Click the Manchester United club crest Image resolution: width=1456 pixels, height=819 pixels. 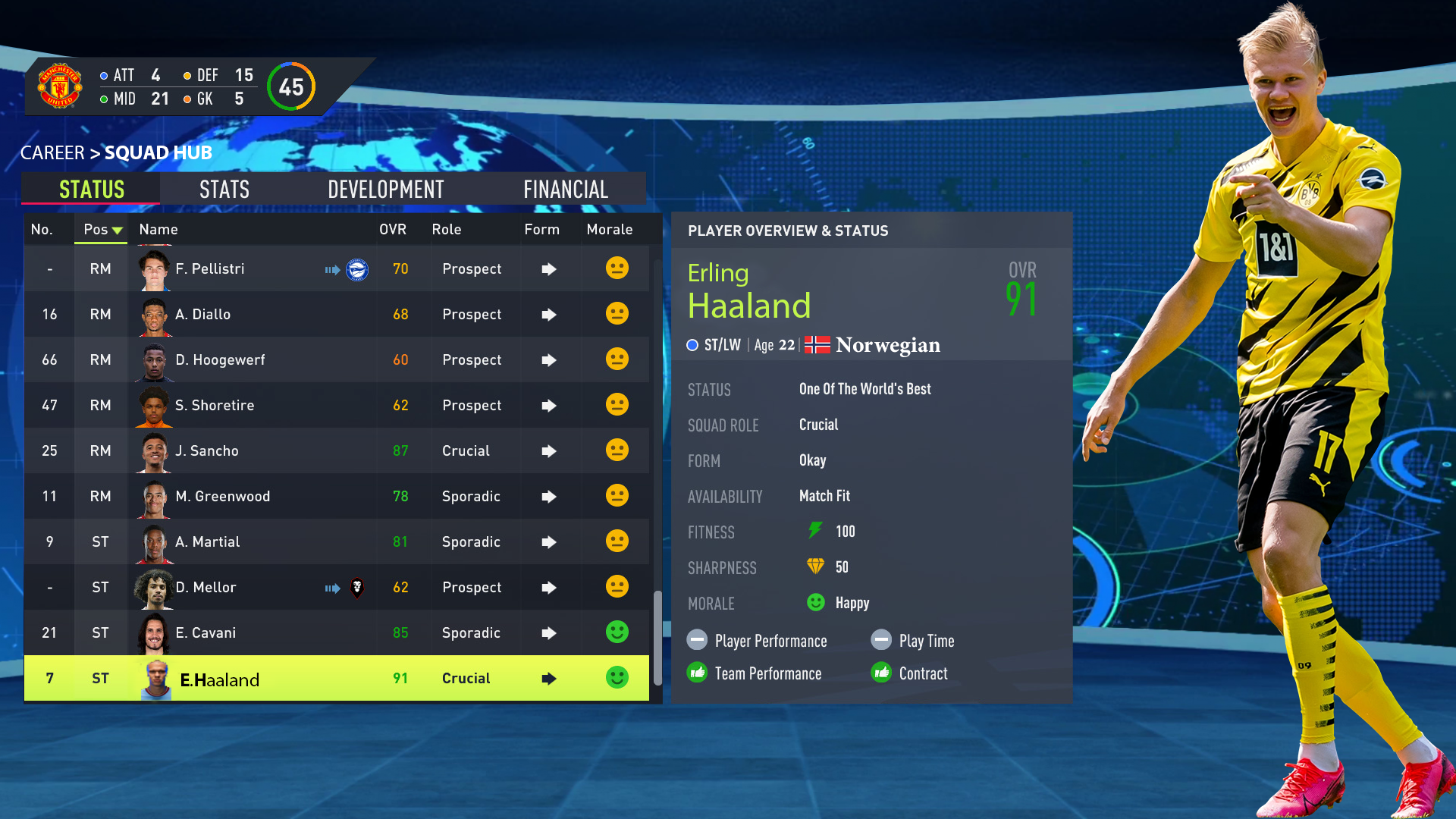click(x=60, y=86)
